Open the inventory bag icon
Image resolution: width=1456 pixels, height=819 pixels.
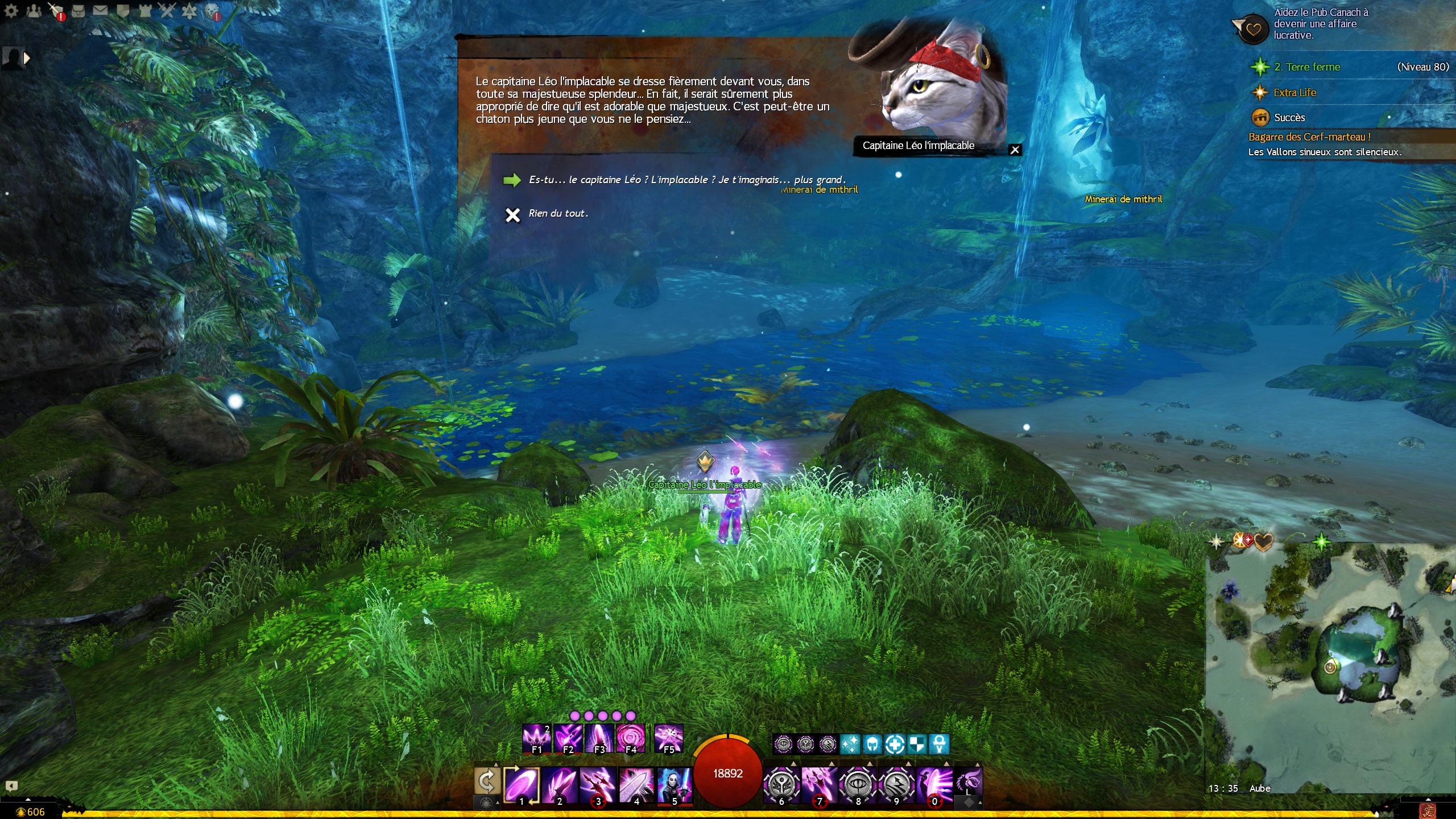click(x=78, y=10)
